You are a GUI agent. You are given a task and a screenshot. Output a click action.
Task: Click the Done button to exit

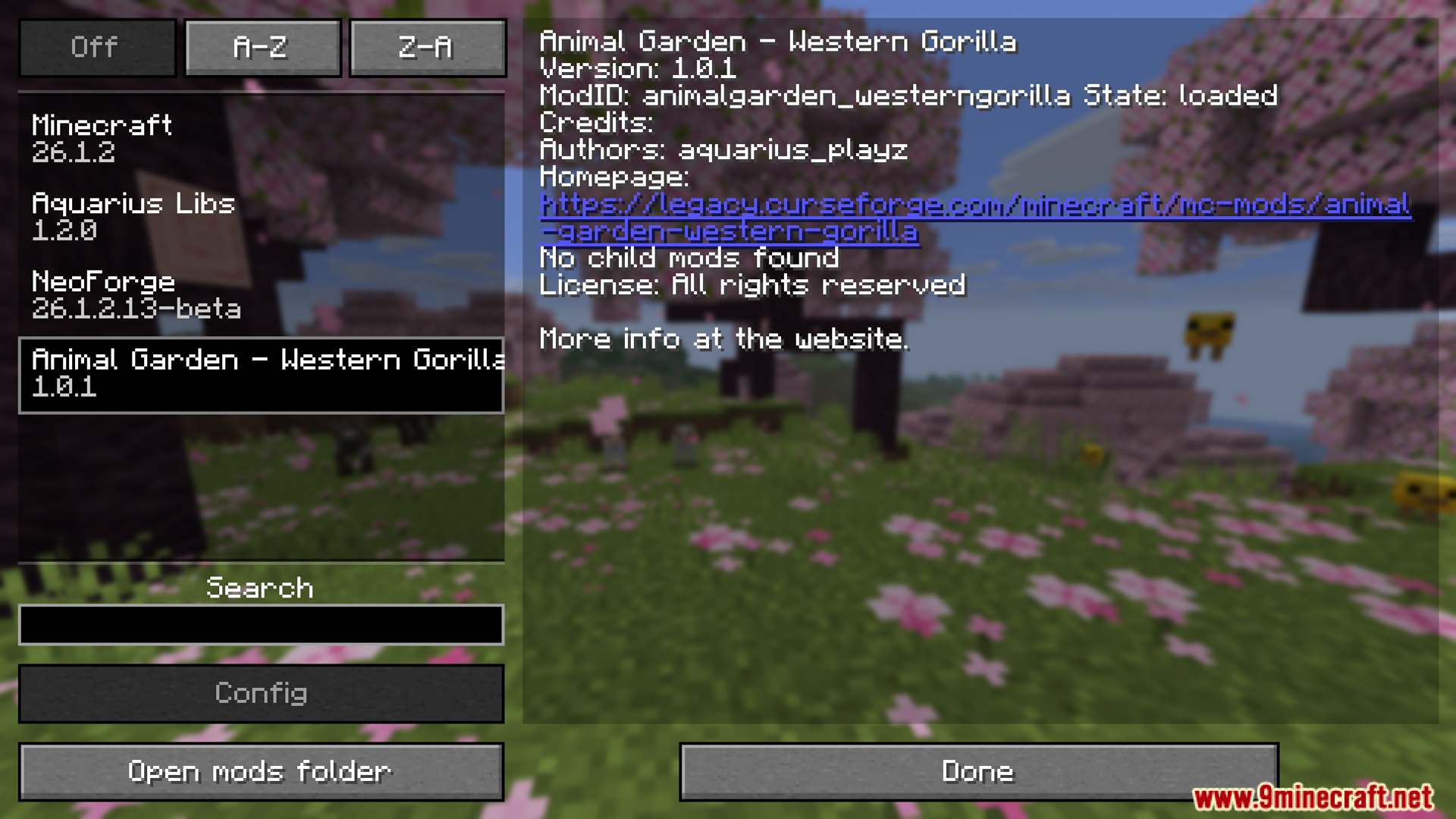click(977, 770)
